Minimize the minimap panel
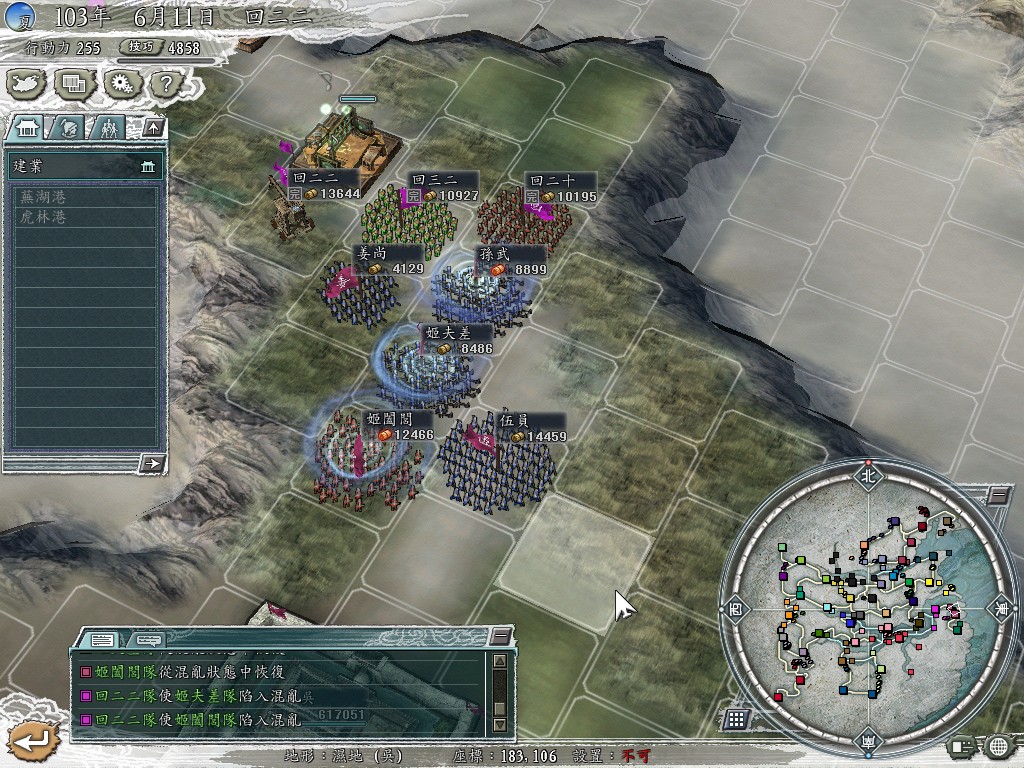This screenshot has width=1024, height=768. pyautogui.click(x=998, y=495)
